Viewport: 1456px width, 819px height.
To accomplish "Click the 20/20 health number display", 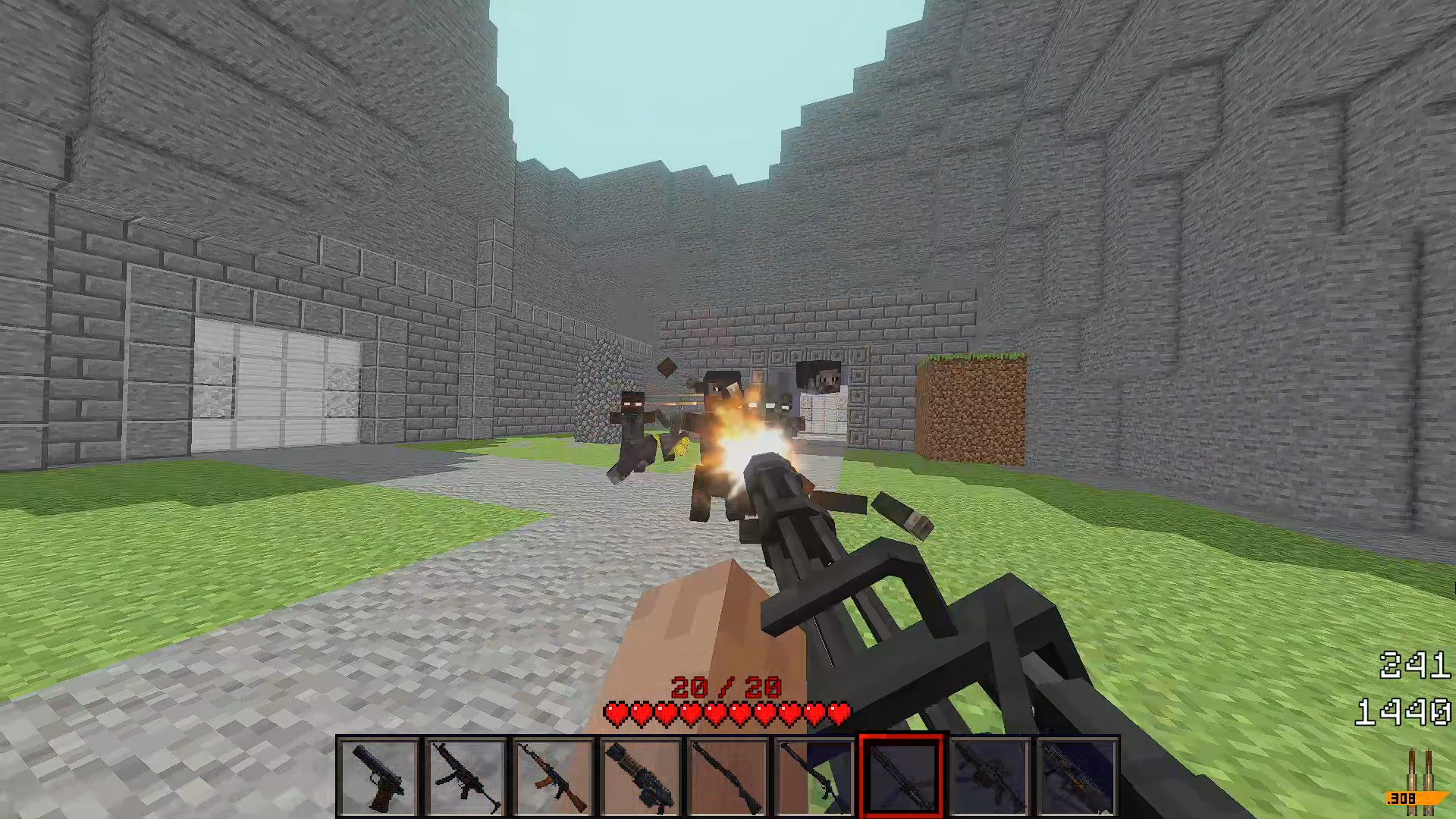I will tap(723, 686).
